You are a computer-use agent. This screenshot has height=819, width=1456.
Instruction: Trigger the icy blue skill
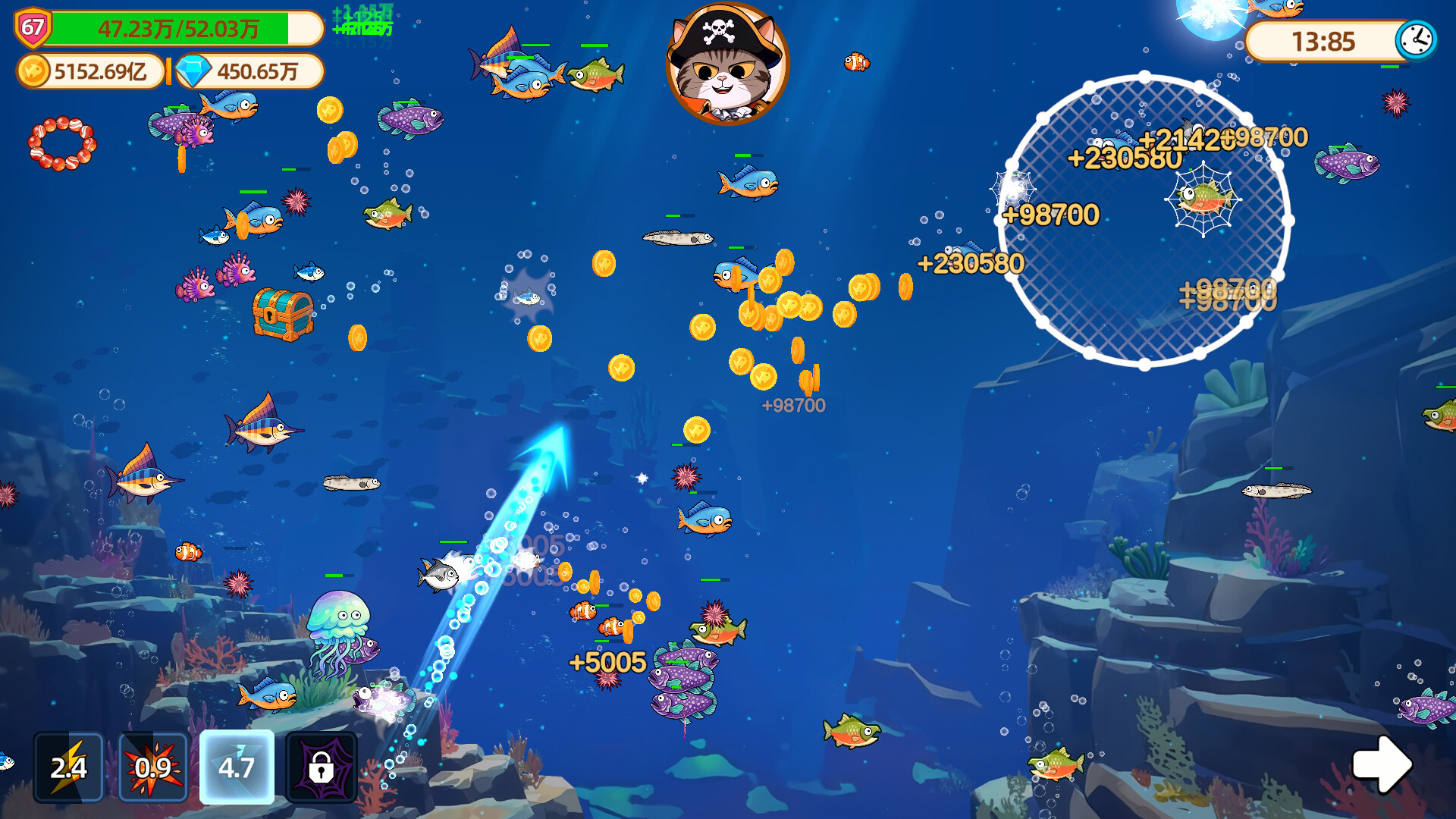[237, 767]
